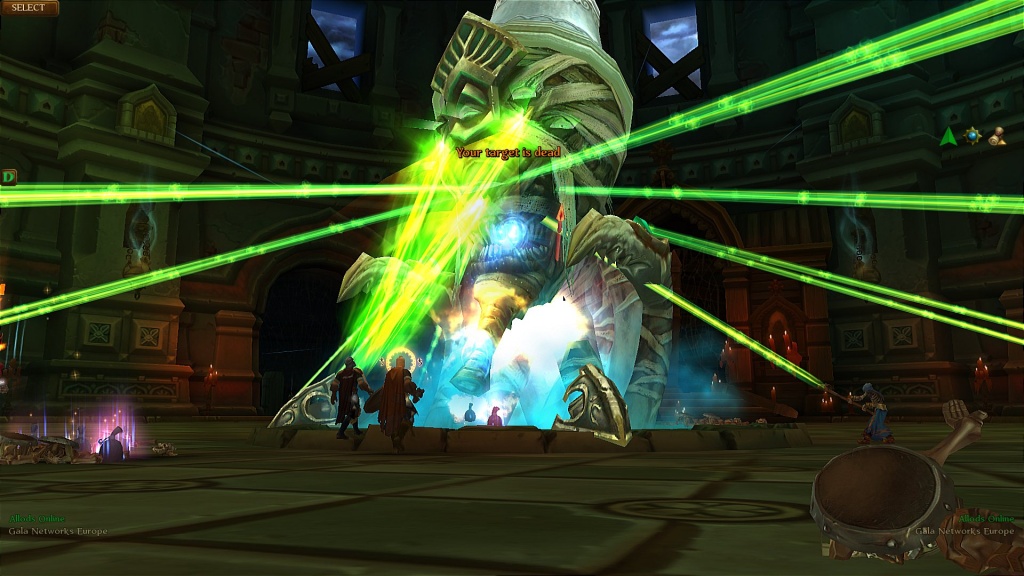
Task: Select the green arrow icon
Action: [948, 137]
